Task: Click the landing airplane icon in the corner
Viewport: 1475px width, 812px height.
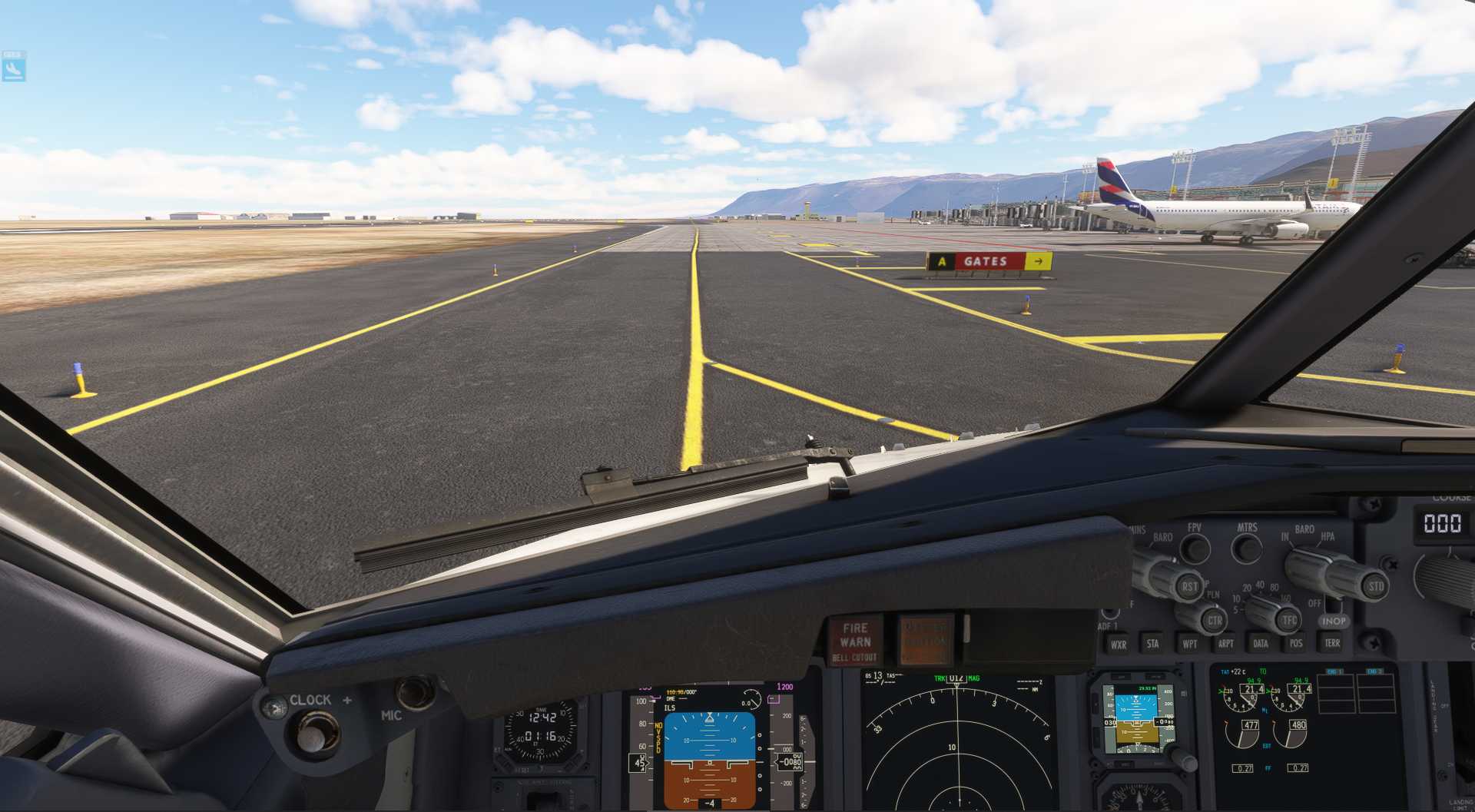Action: click(14, 68)
